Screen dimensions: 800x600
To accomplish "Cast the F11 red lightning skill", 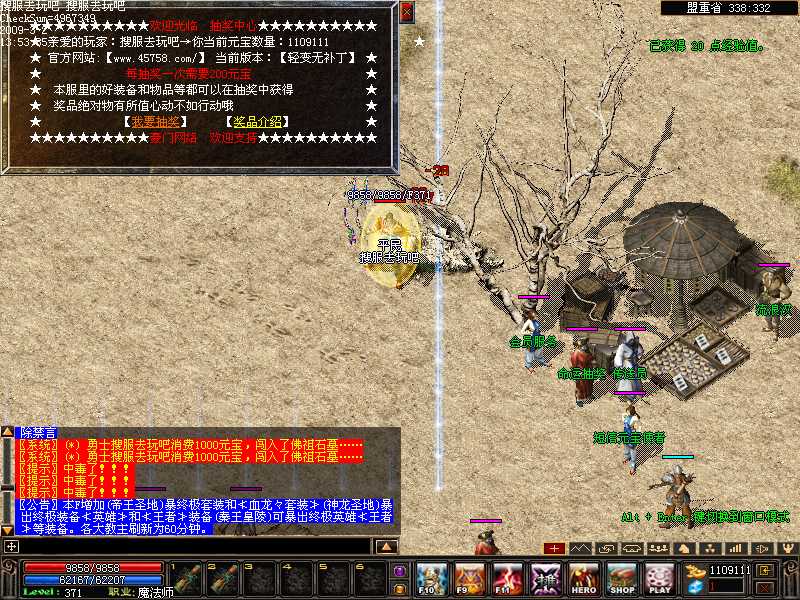I will [x=508, y=578].
